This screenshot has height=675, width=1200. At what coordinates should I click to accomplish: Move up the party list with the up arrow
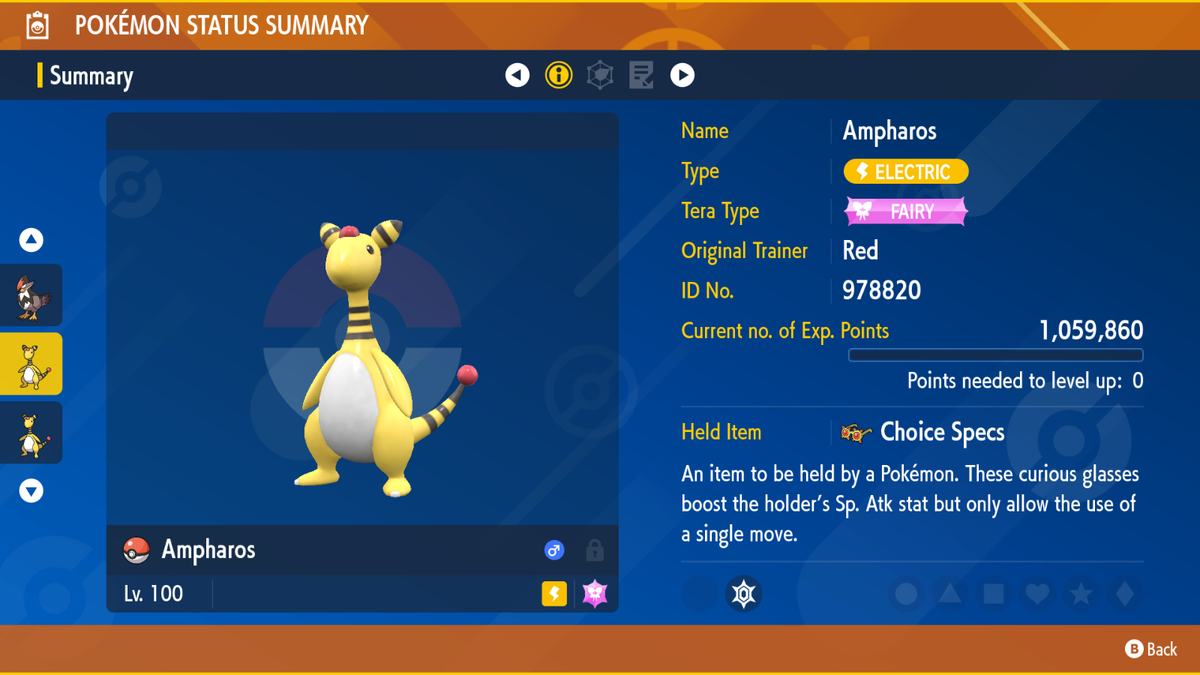tap(31, 240)
